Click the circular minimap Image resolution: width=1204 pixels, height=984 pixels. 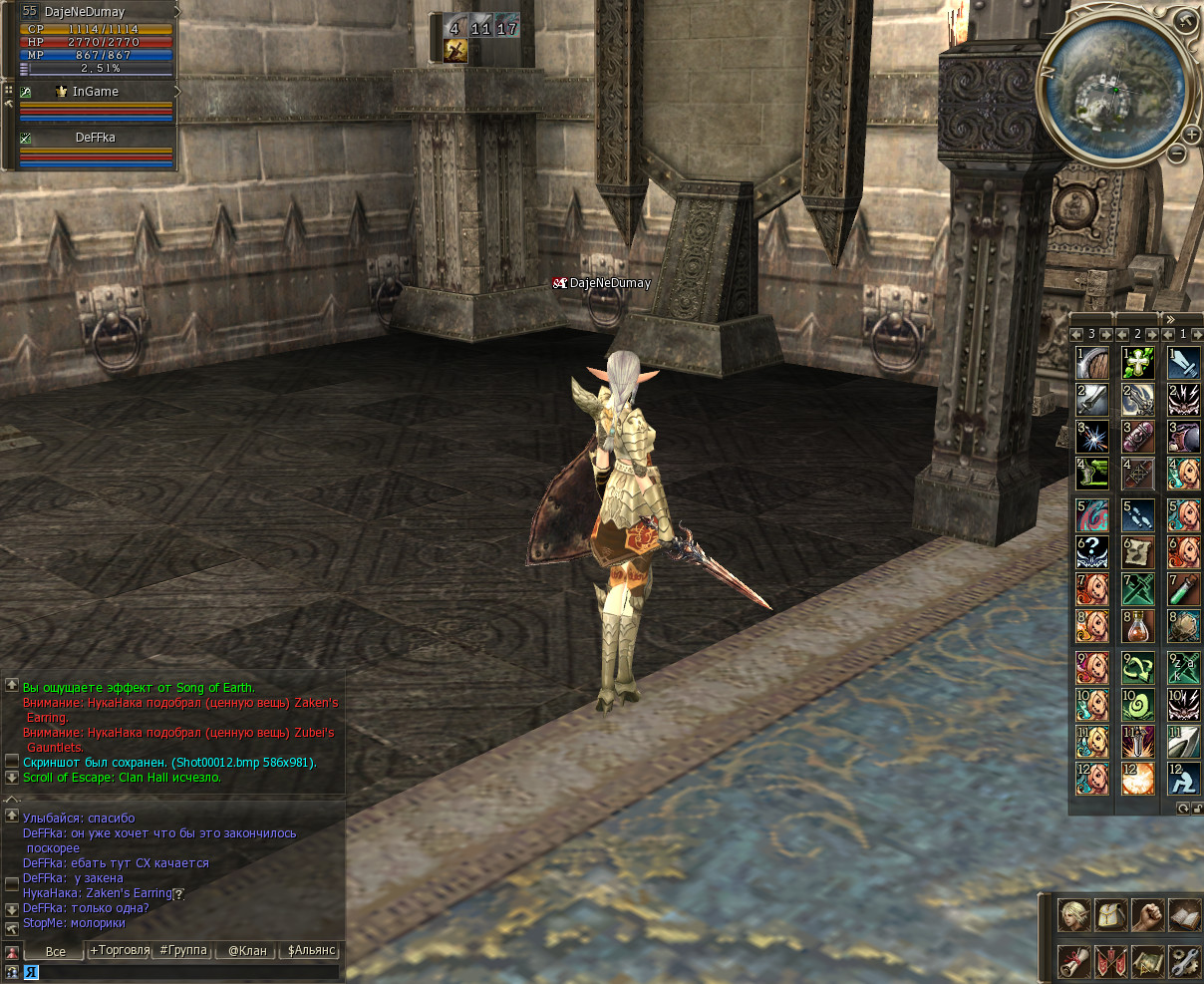[1114, 87]
